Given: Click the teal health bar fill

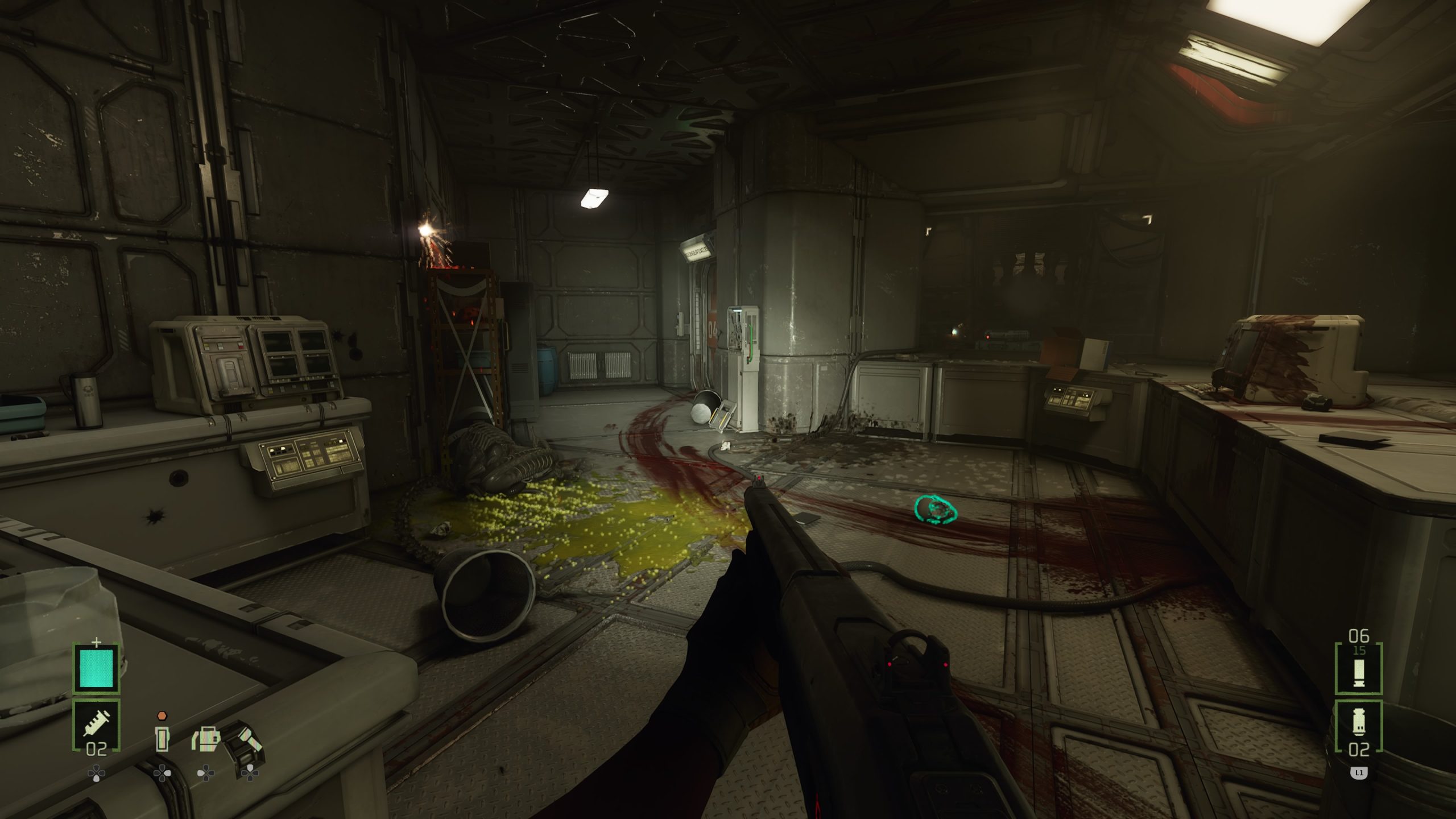Looking at the screenshot, I should click(x=97, y=668).
